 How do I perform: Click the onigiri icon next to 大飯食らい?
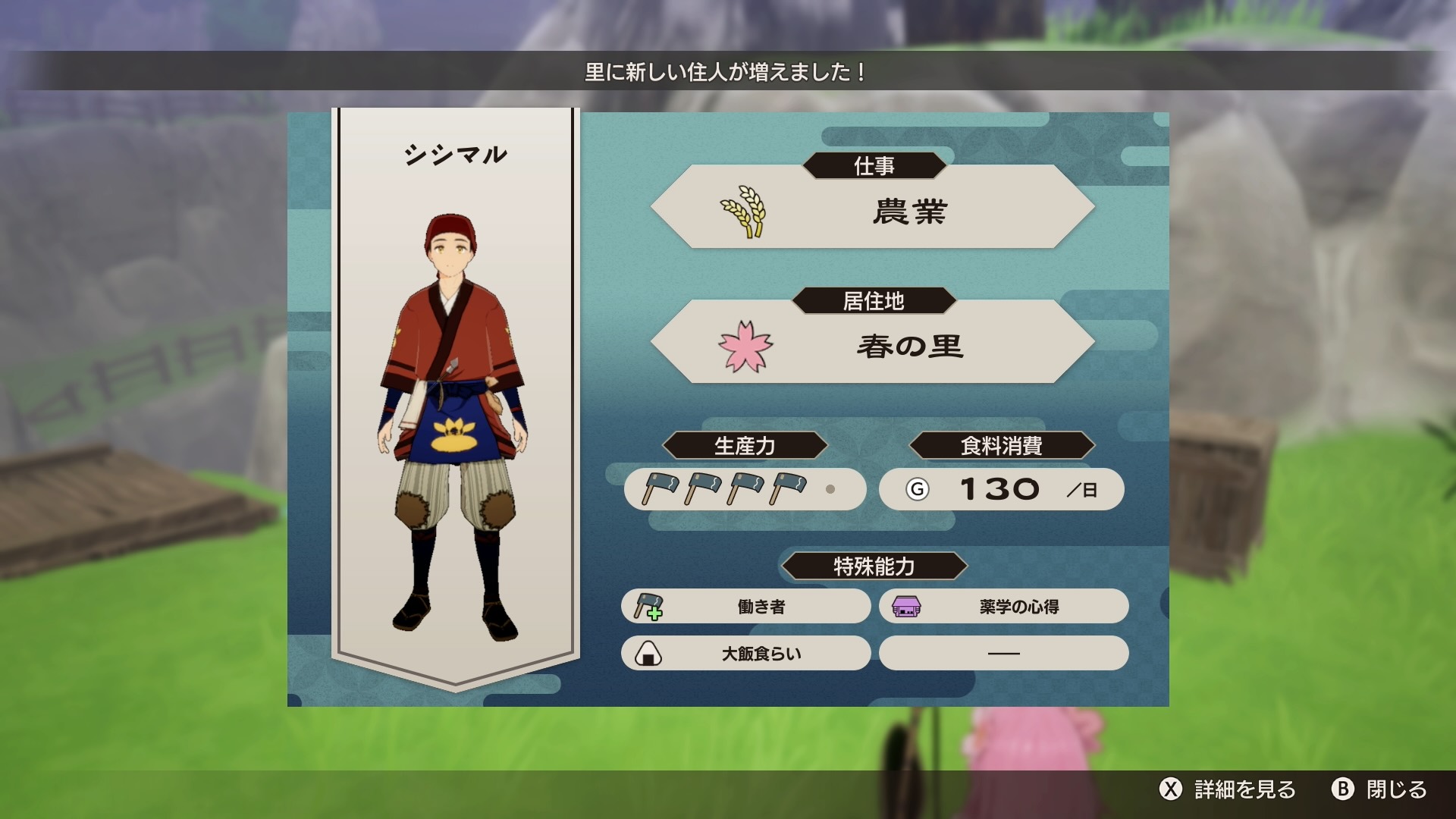point(649,653)
